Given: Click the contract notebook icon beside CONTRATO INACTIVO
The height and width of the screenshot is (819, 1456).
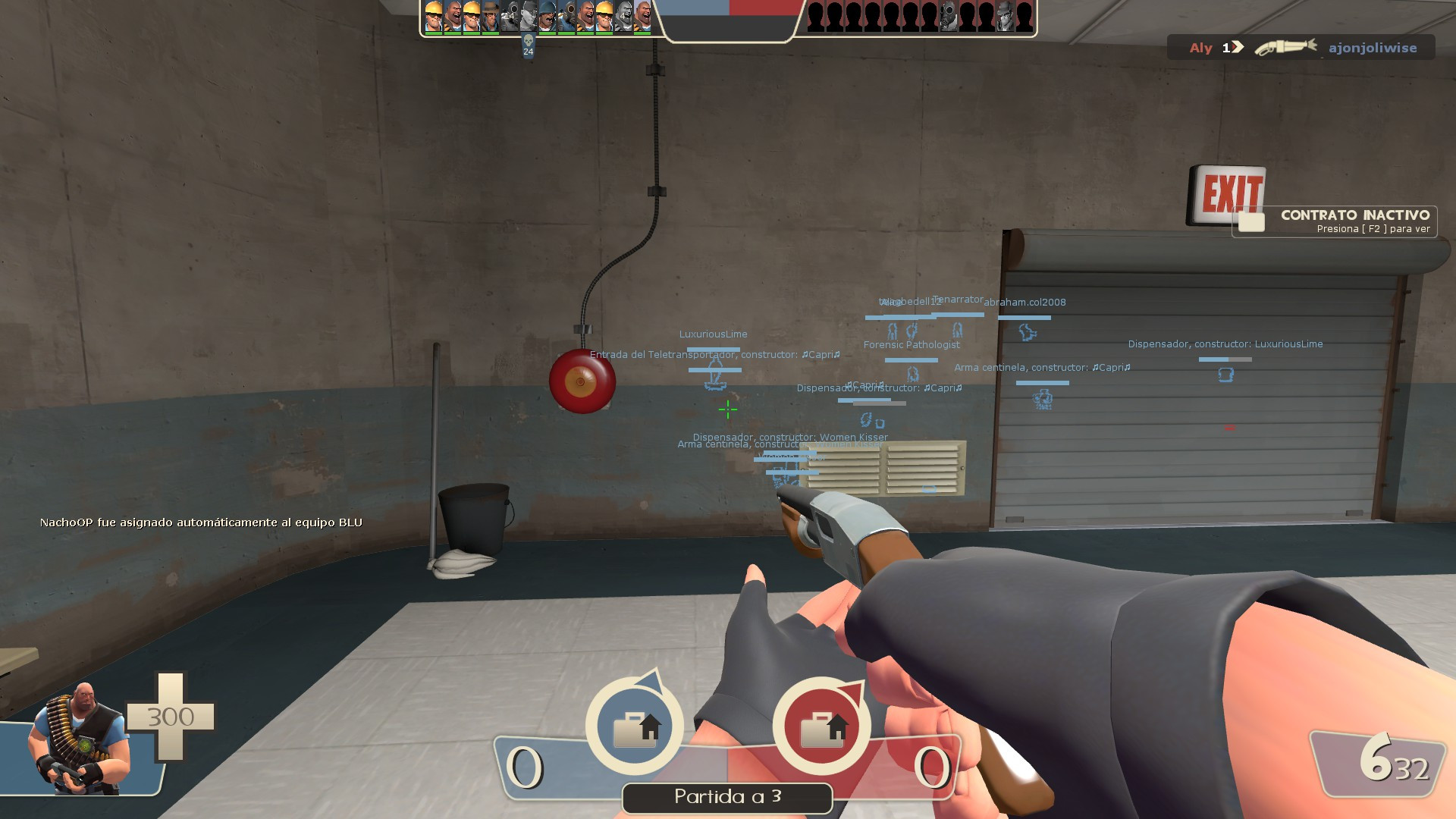Looking at the screenshot, I should pos(1253,222).
